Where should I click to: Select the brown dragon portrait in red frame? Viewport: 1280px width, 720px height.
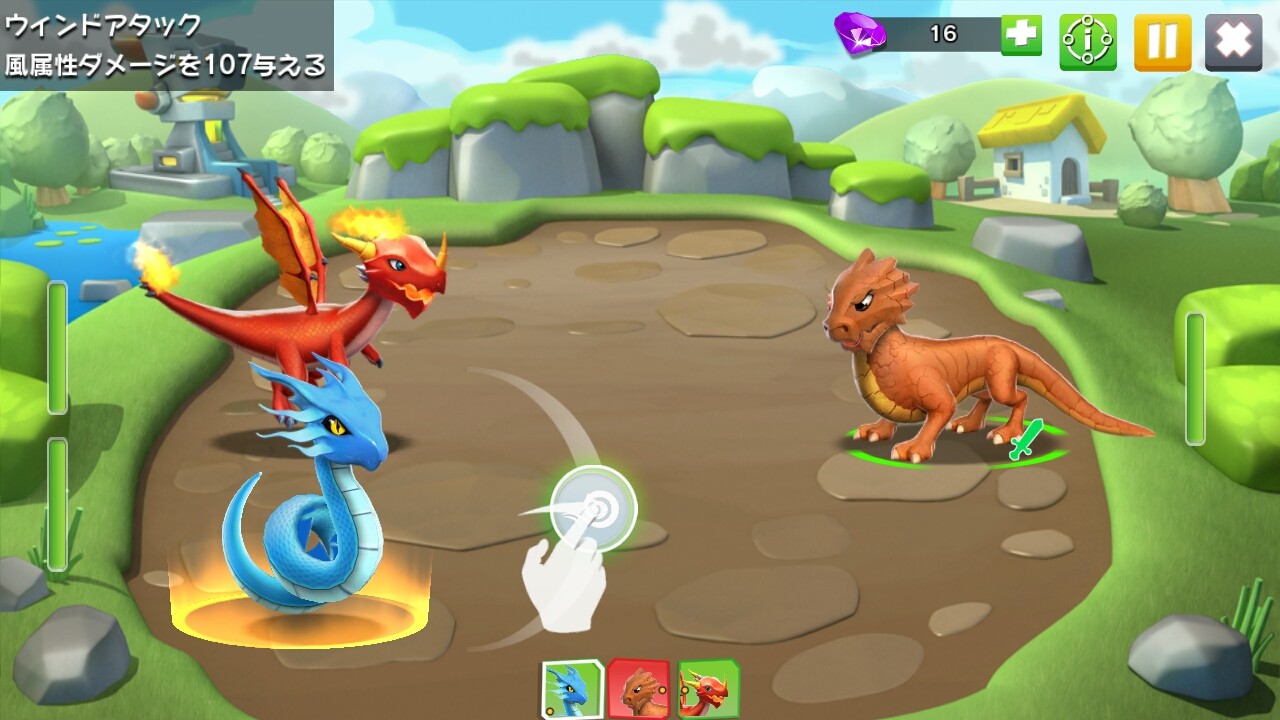click(x=639, y=689)
